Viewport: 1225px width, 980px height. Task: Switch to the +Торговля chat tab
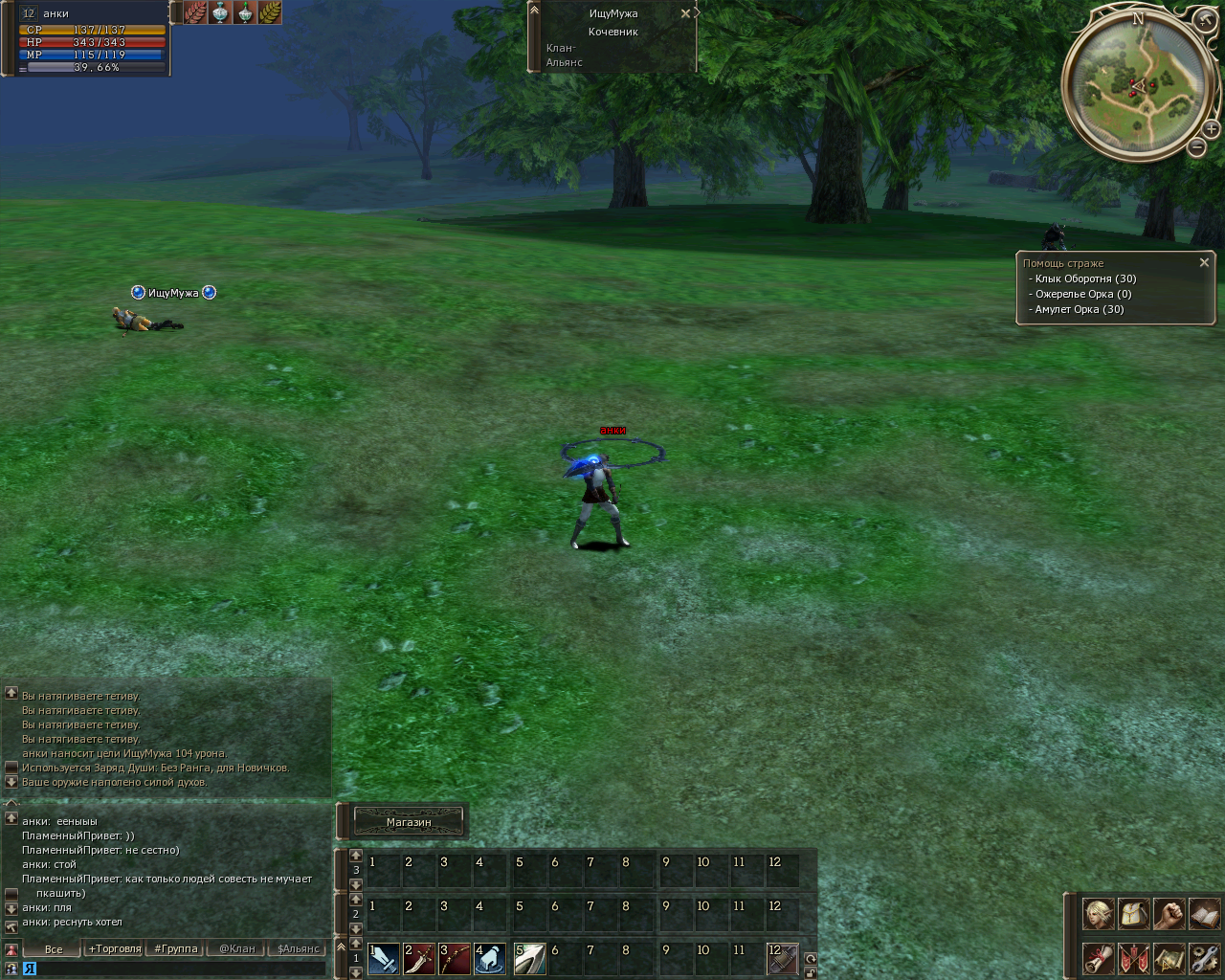click(x=115, y=948)
